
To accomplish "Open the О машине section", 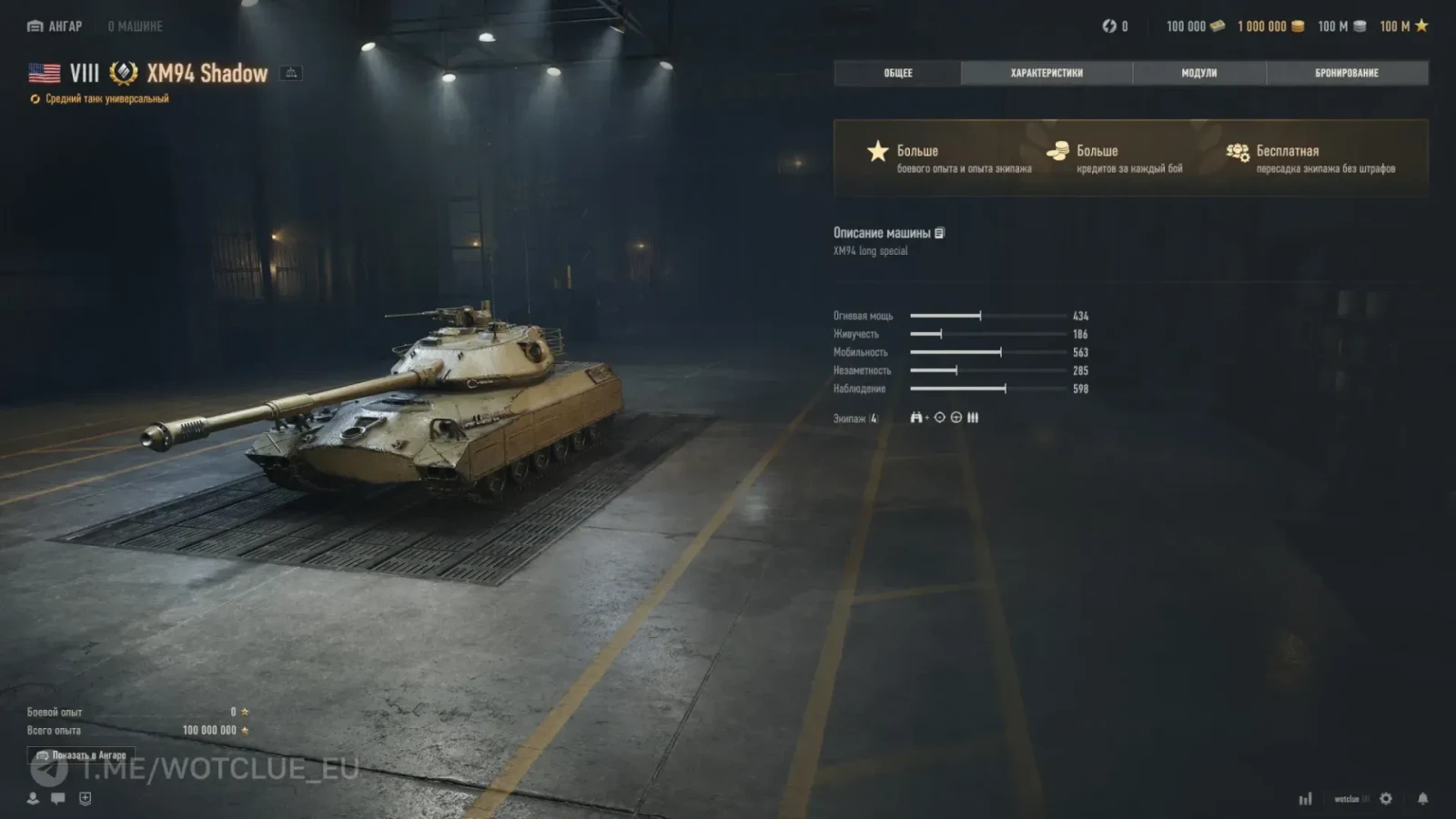I will [135, 26].
